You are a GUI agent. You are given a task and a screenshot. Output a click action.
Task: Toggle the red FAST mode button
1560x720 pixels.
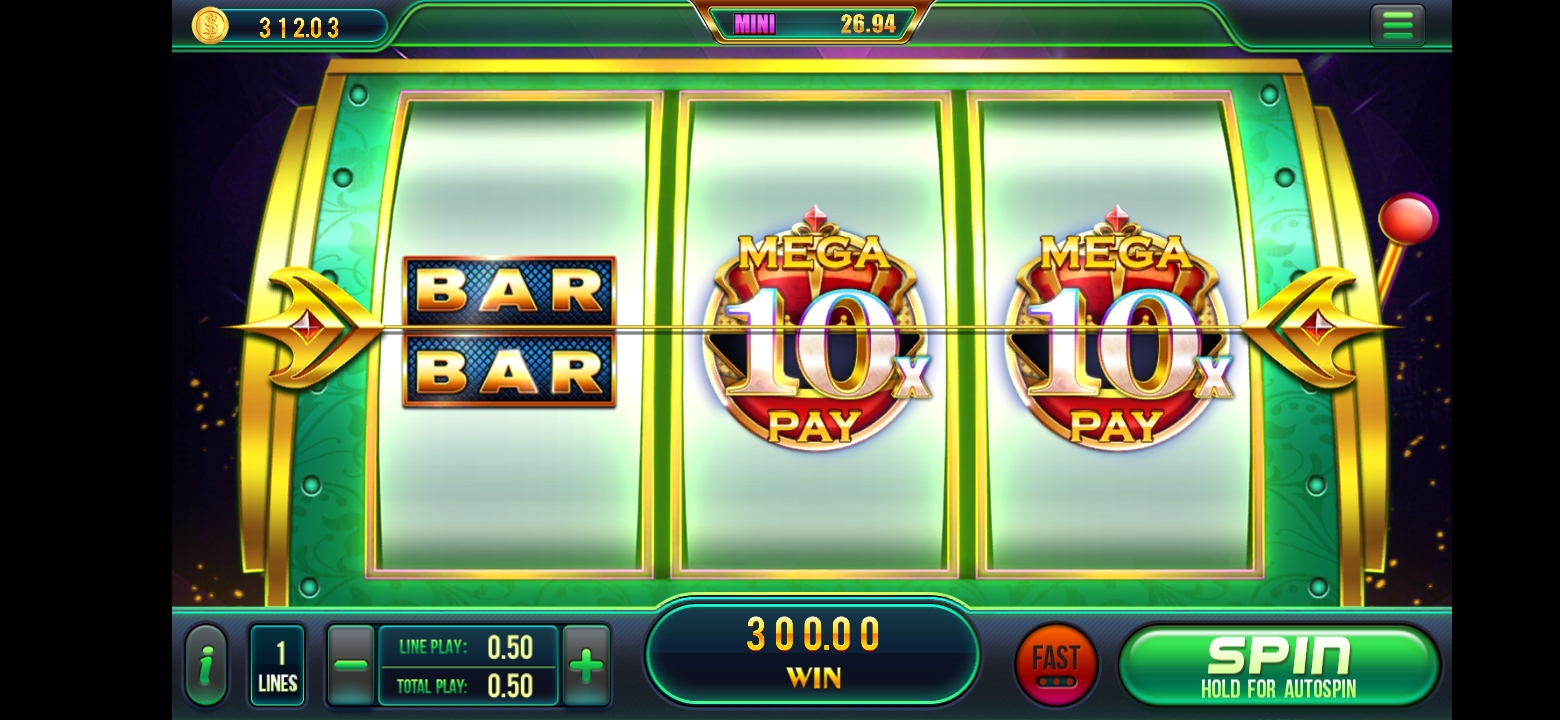tap(1056, 665)
